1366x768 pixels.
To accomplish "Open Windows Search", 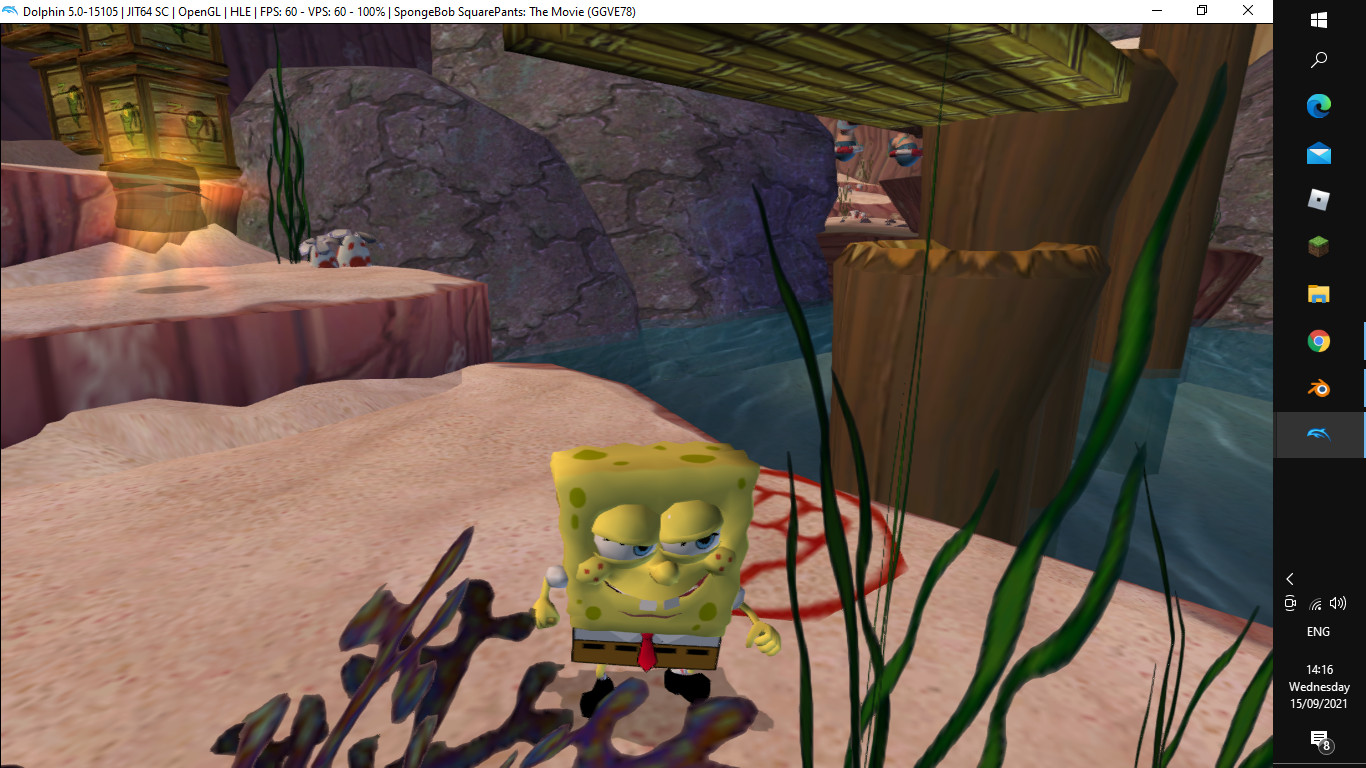I will pyautogui.click(x=1318, y=60).
